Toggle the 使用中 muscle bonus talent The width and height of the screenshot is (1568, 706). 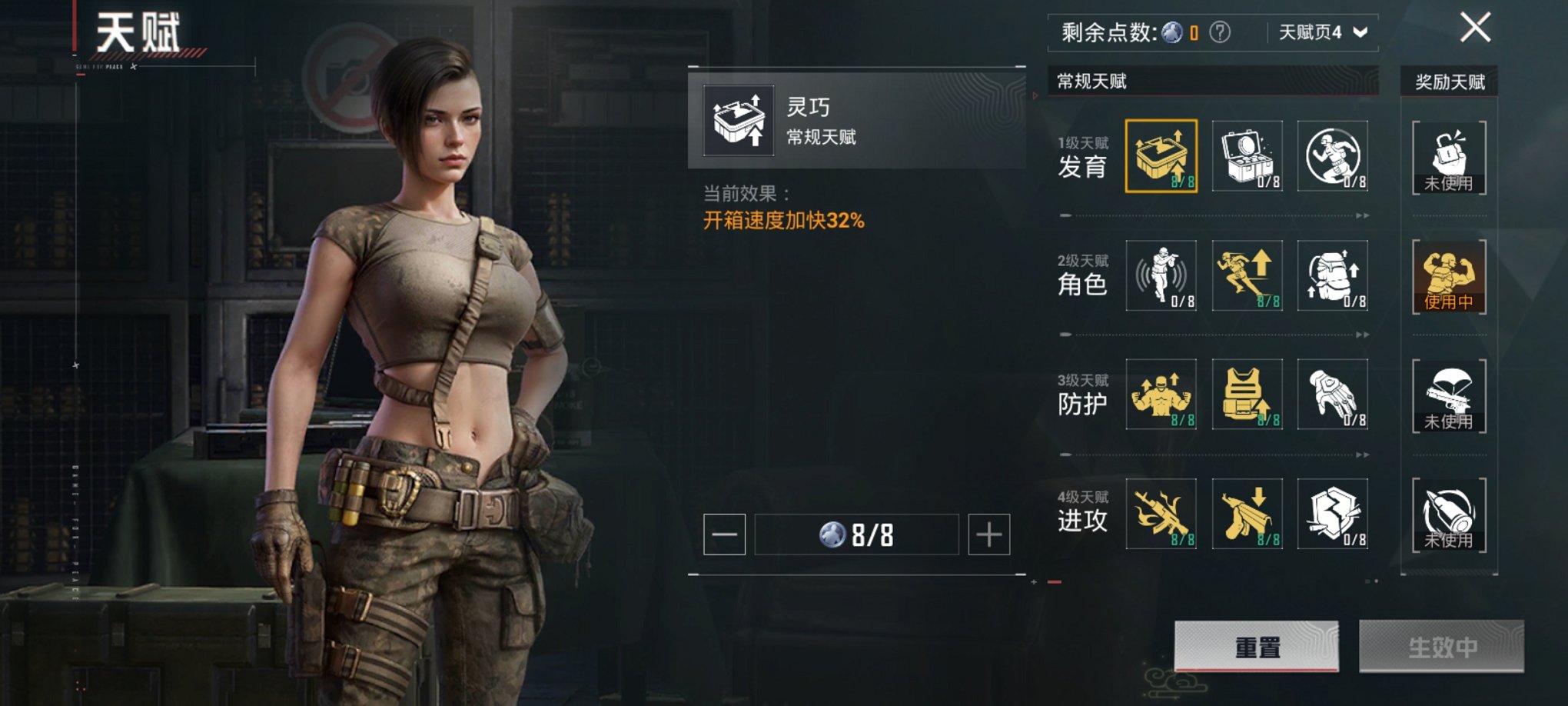coord(1448,277)
